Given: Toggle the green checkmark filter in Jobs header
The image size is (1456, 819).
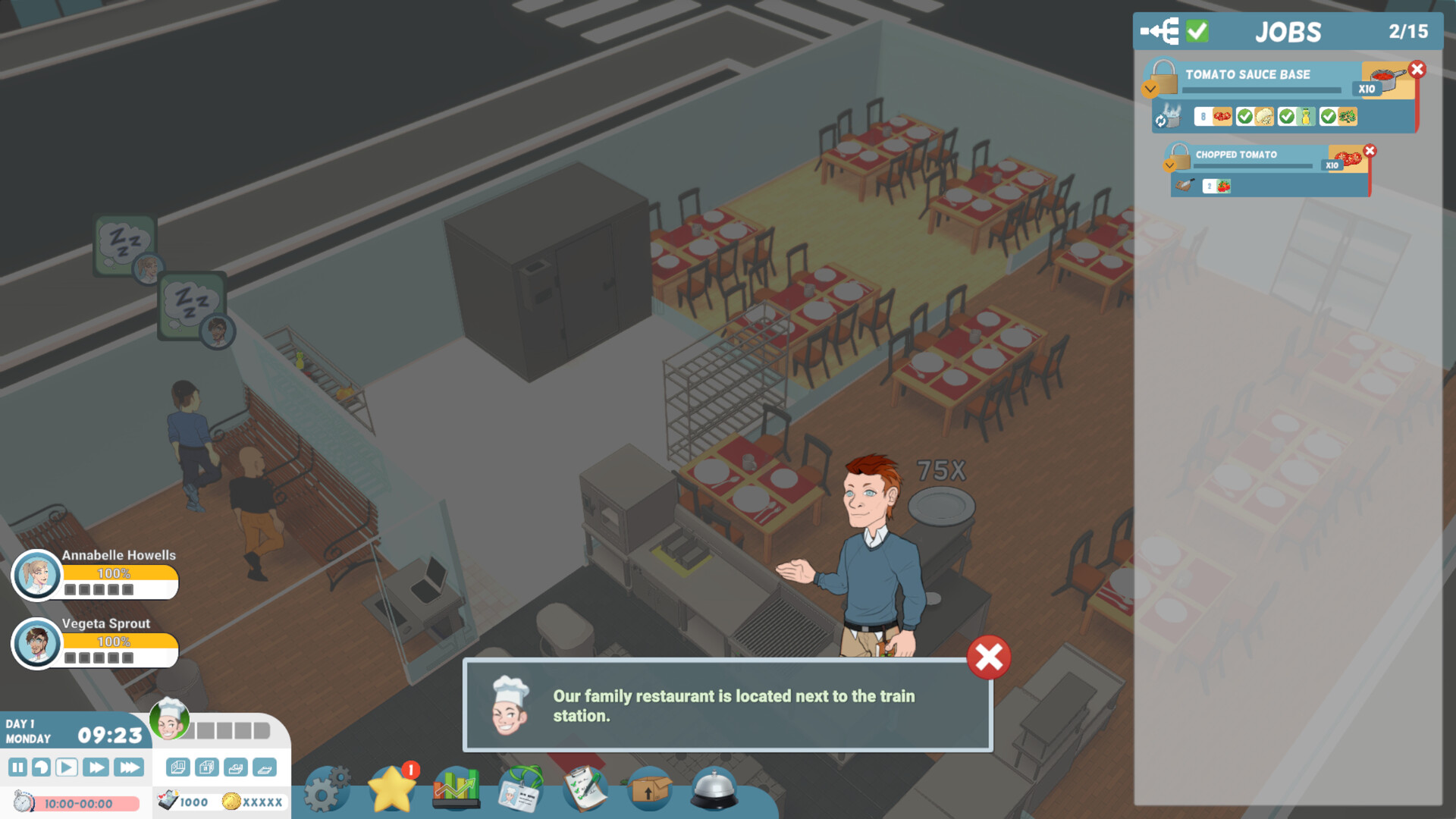Looking at the screenshot, I should [x=1197, y=31].
